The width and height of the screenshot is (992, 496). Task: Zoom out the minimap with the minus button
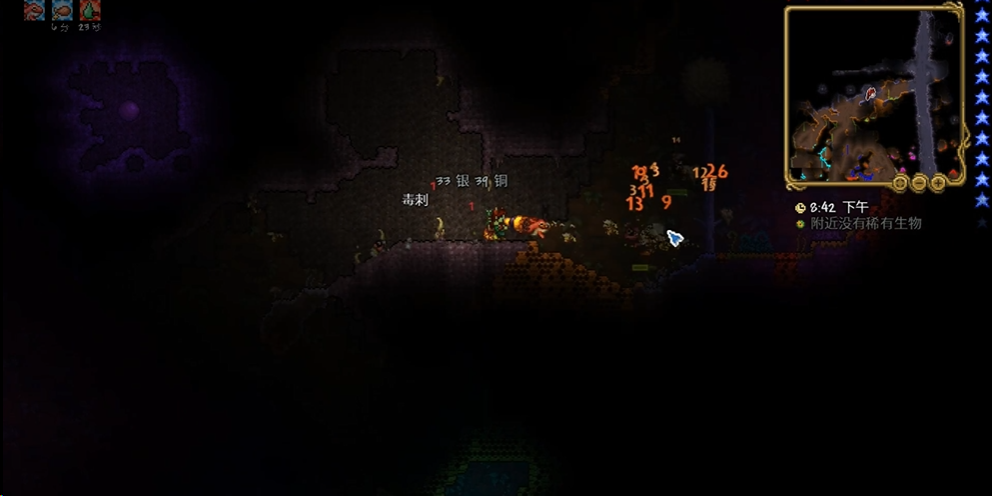pos(919,183)
